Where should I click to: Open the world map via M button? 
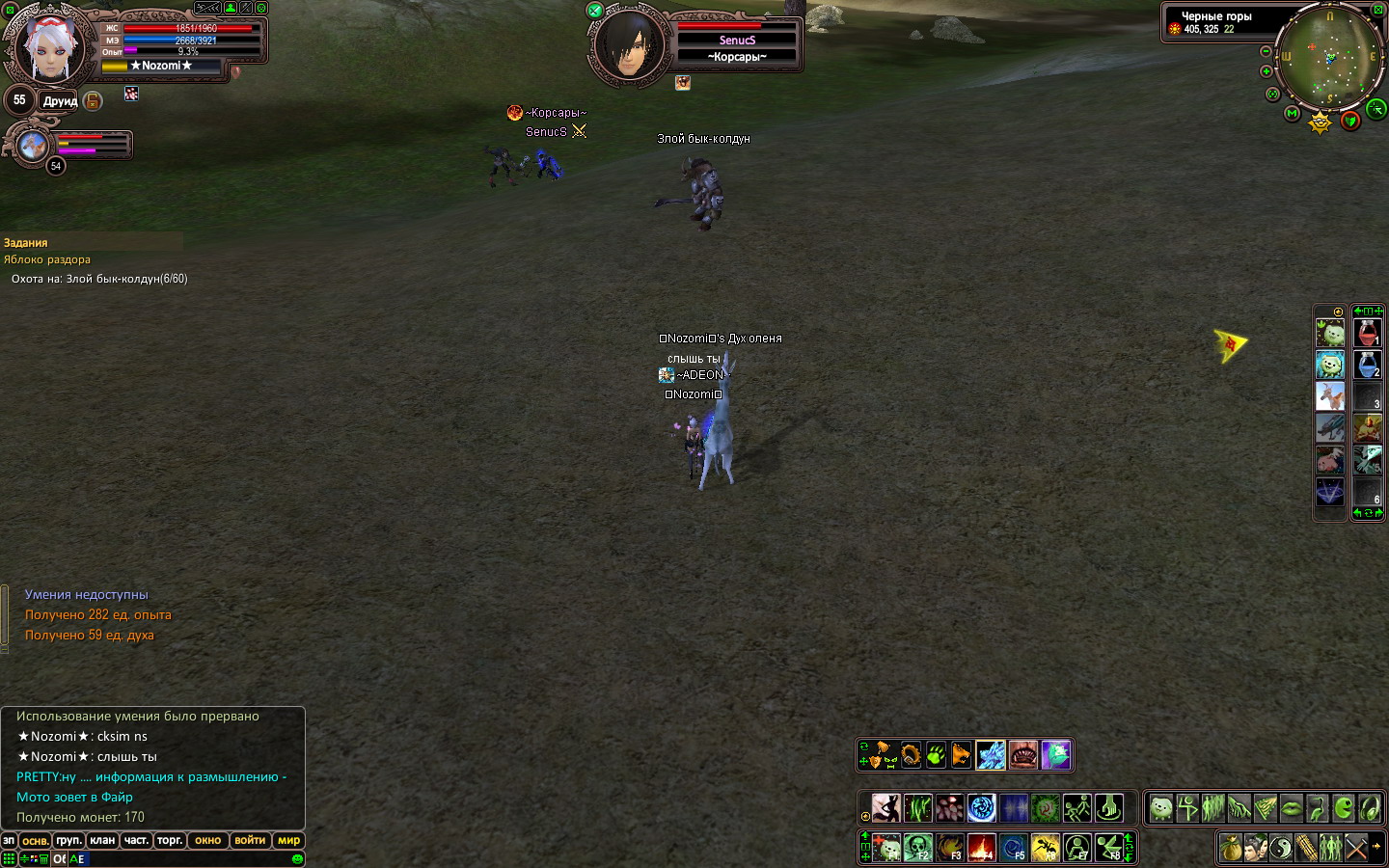[1292, 114]
